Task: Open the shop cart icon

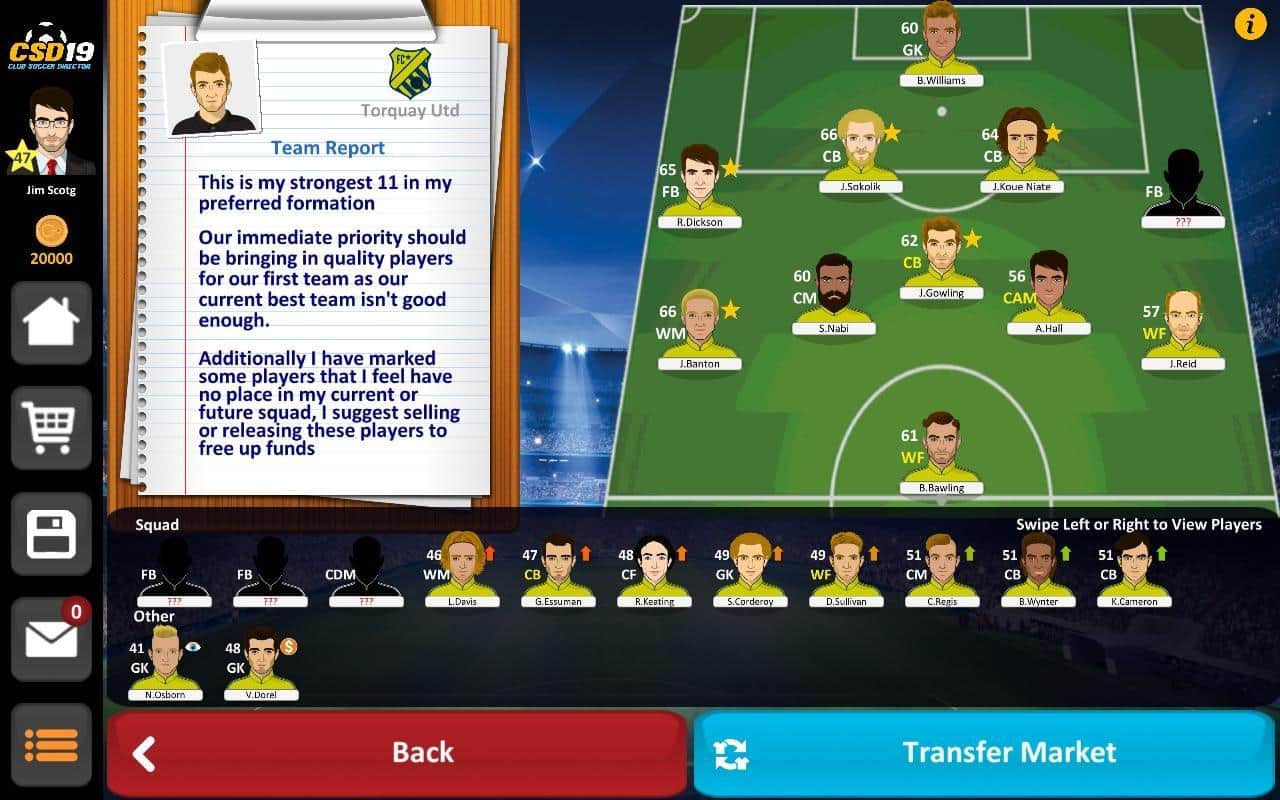Action: [51, 428]
